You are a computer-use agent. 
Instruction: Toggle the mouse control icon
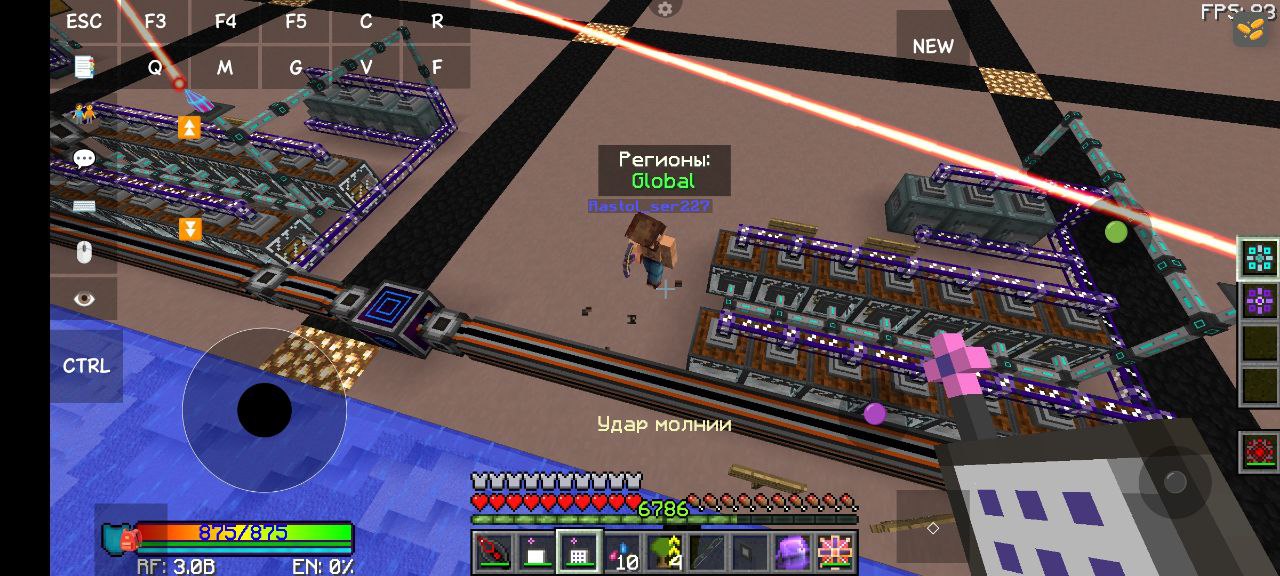click(x=84, y=252)
